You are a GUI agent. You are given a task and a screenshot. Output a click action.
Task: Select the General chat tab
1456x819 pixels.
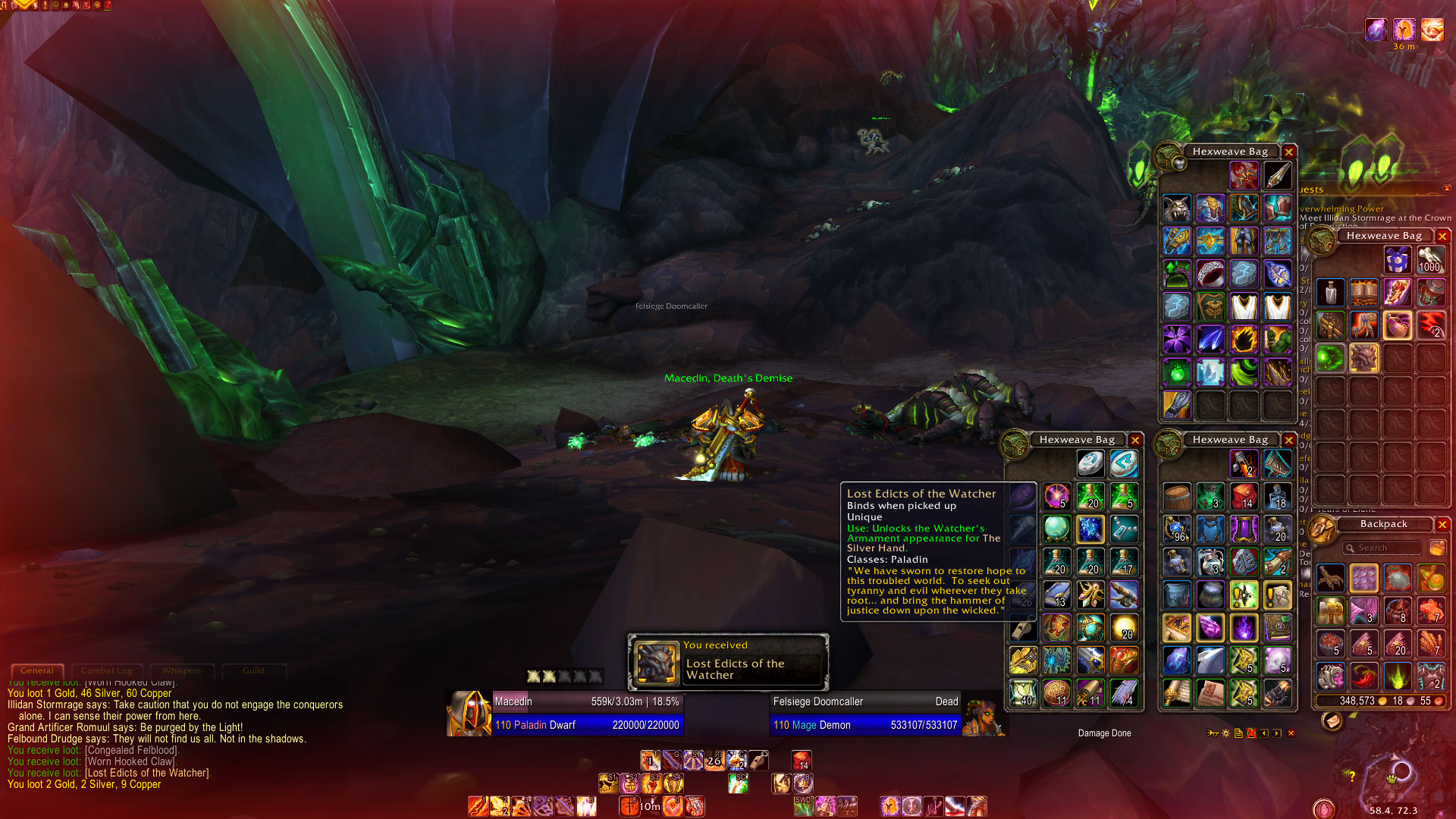click(x=36, y=670)
